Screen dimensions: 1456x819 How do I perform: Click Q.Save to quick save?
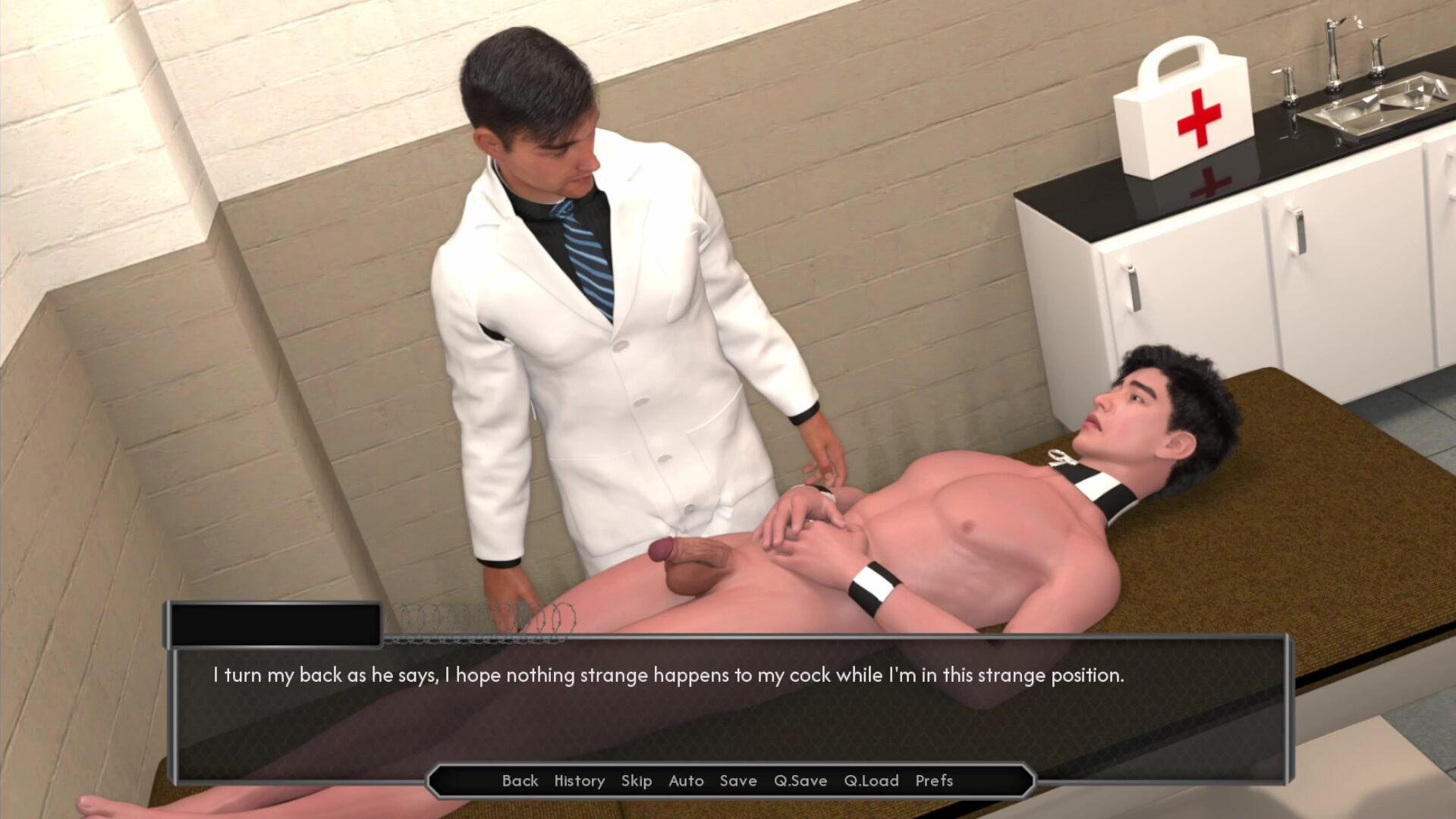coord(800,780)
